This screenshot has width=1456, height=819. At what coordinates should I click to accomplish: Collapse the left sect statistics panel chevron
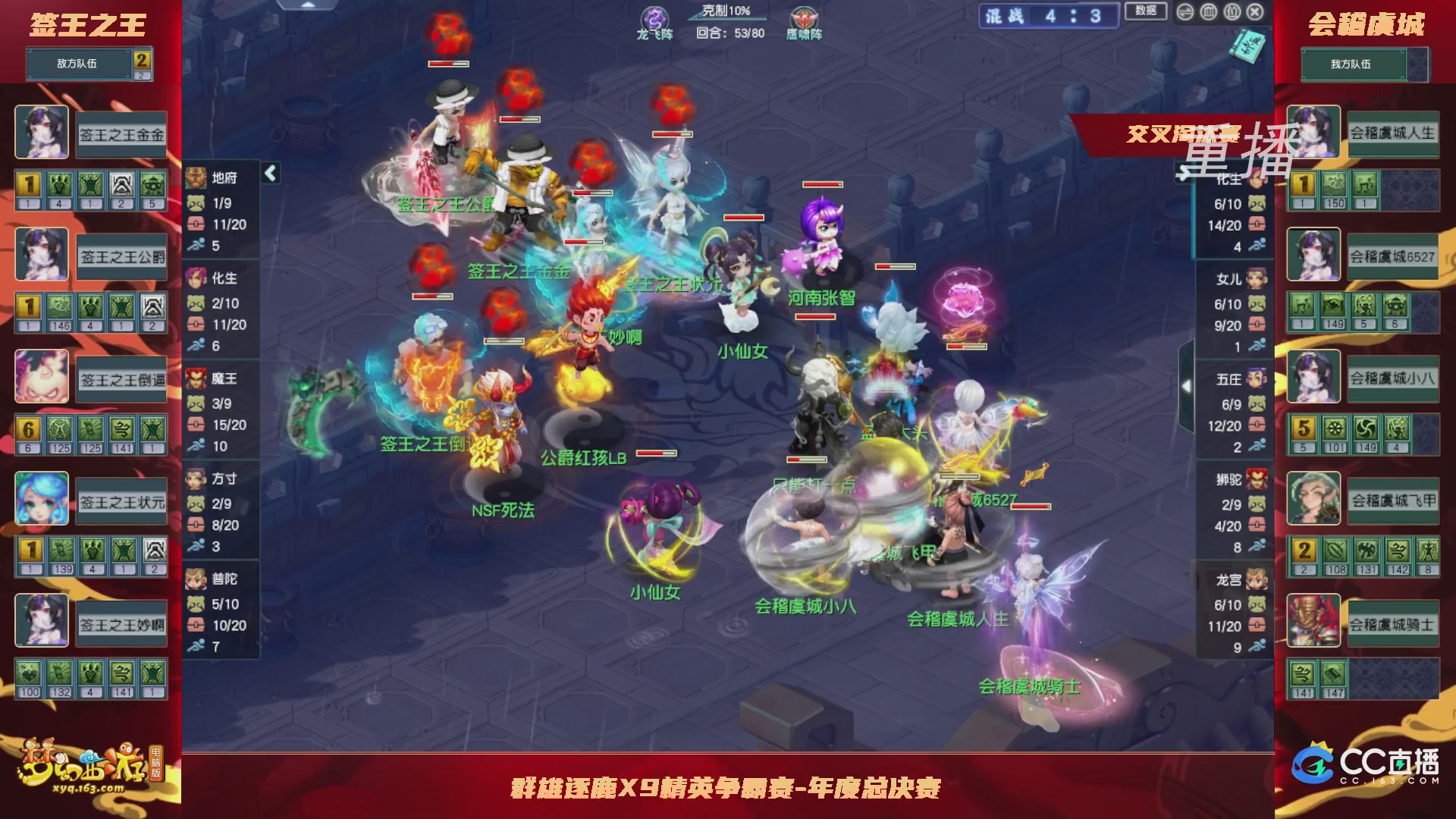(x=270, y=172)
